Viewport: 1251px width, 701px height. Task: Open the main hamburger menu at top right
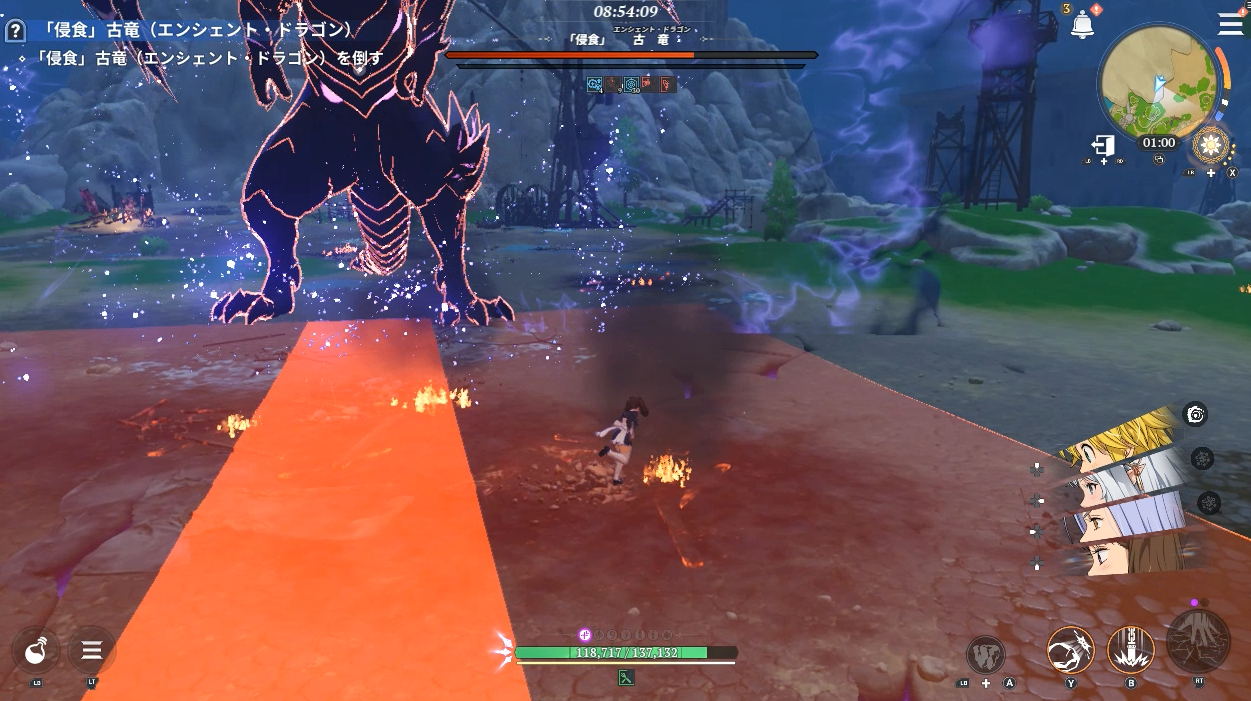pos(1230,24)
